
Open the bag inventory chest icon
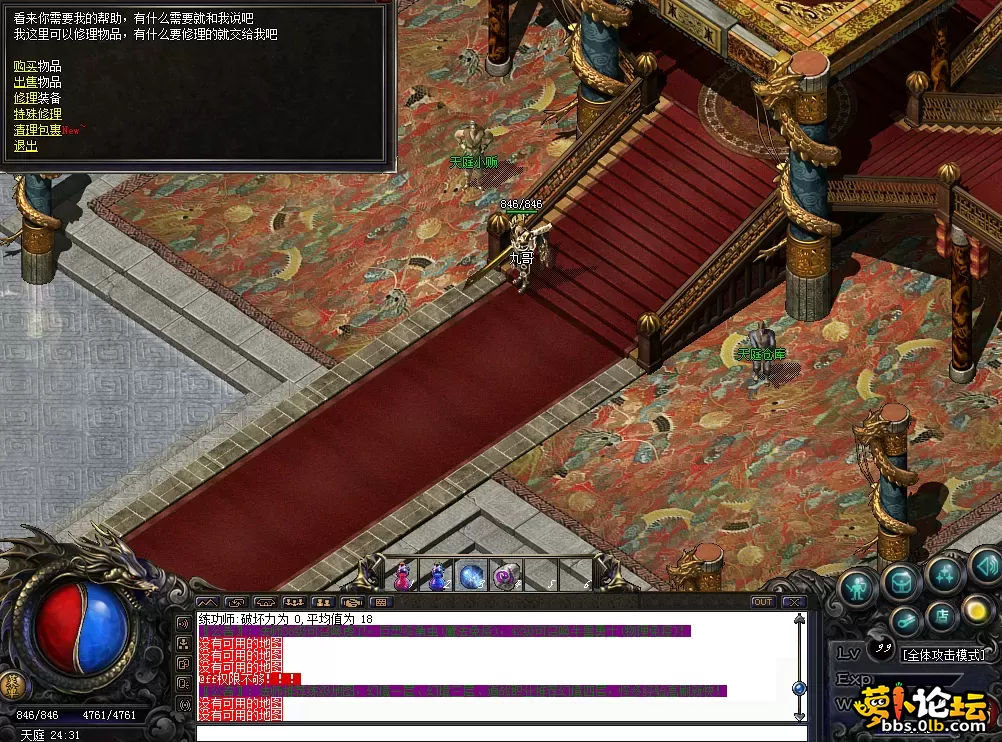901,580
